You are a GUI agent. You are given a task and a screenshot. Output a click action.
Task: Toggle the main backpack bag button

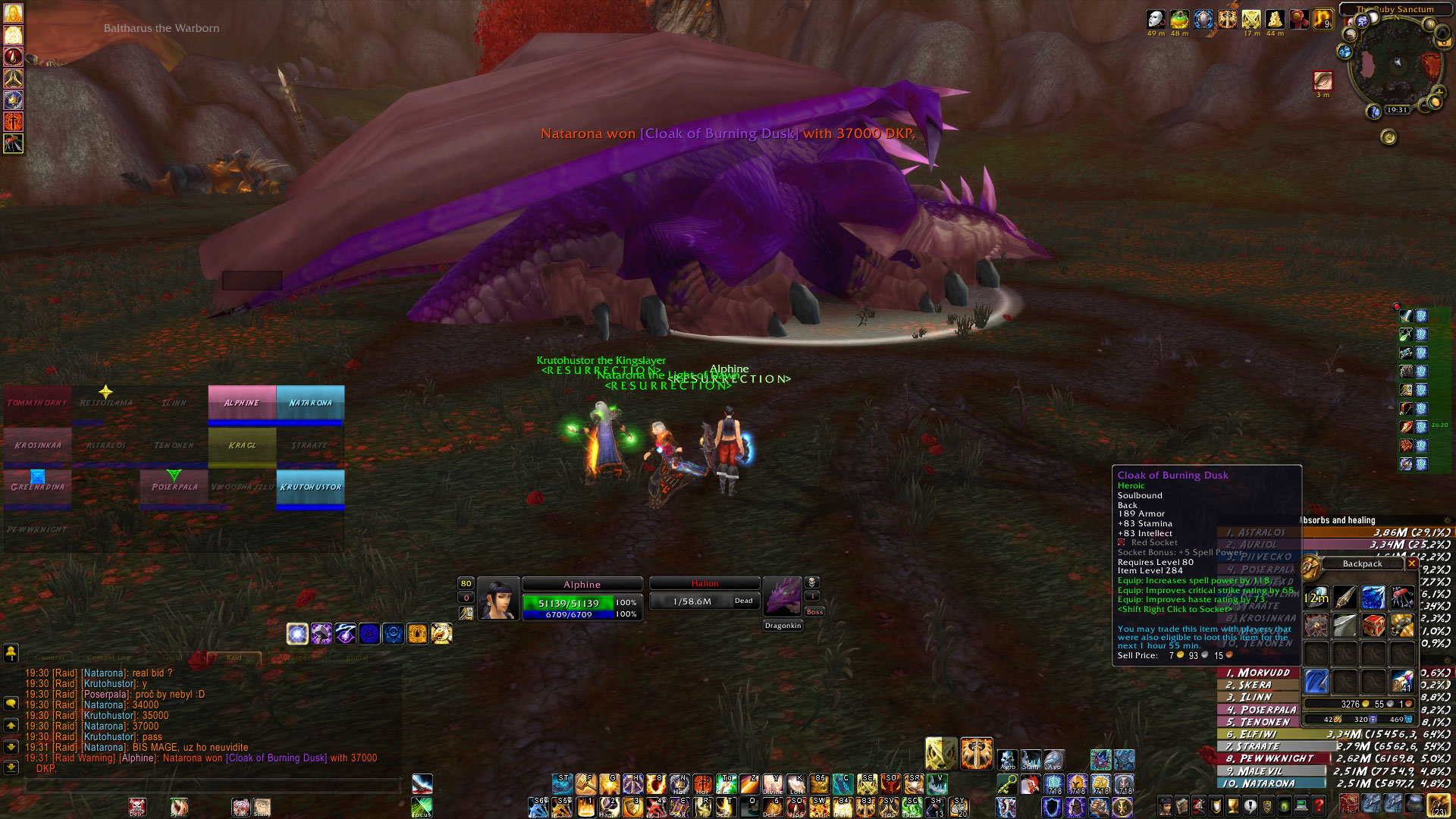pyautogui.click(x=1438, y=805)
